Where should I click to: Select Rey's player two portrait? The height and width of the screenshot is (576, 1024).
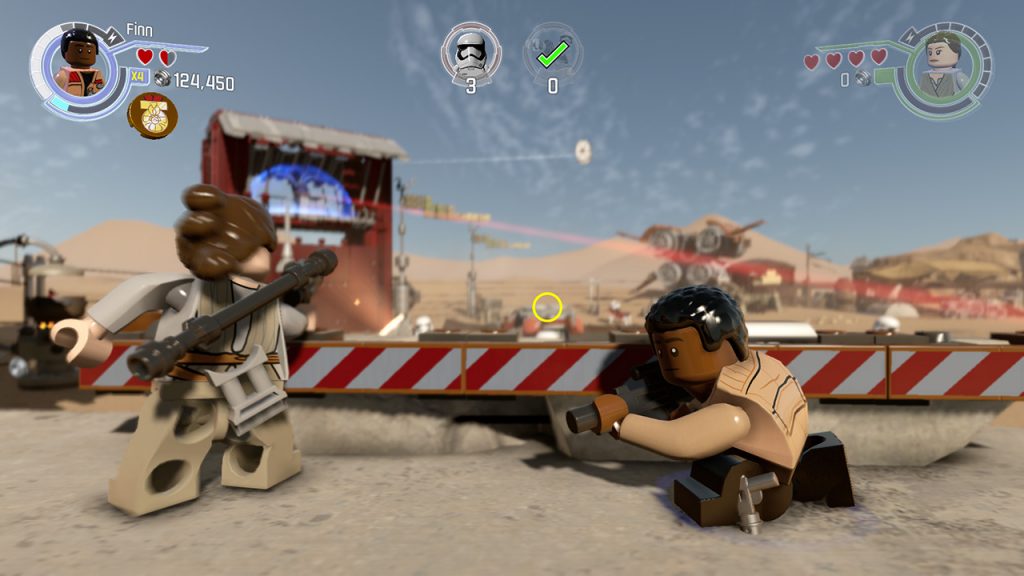coord(944,65)
